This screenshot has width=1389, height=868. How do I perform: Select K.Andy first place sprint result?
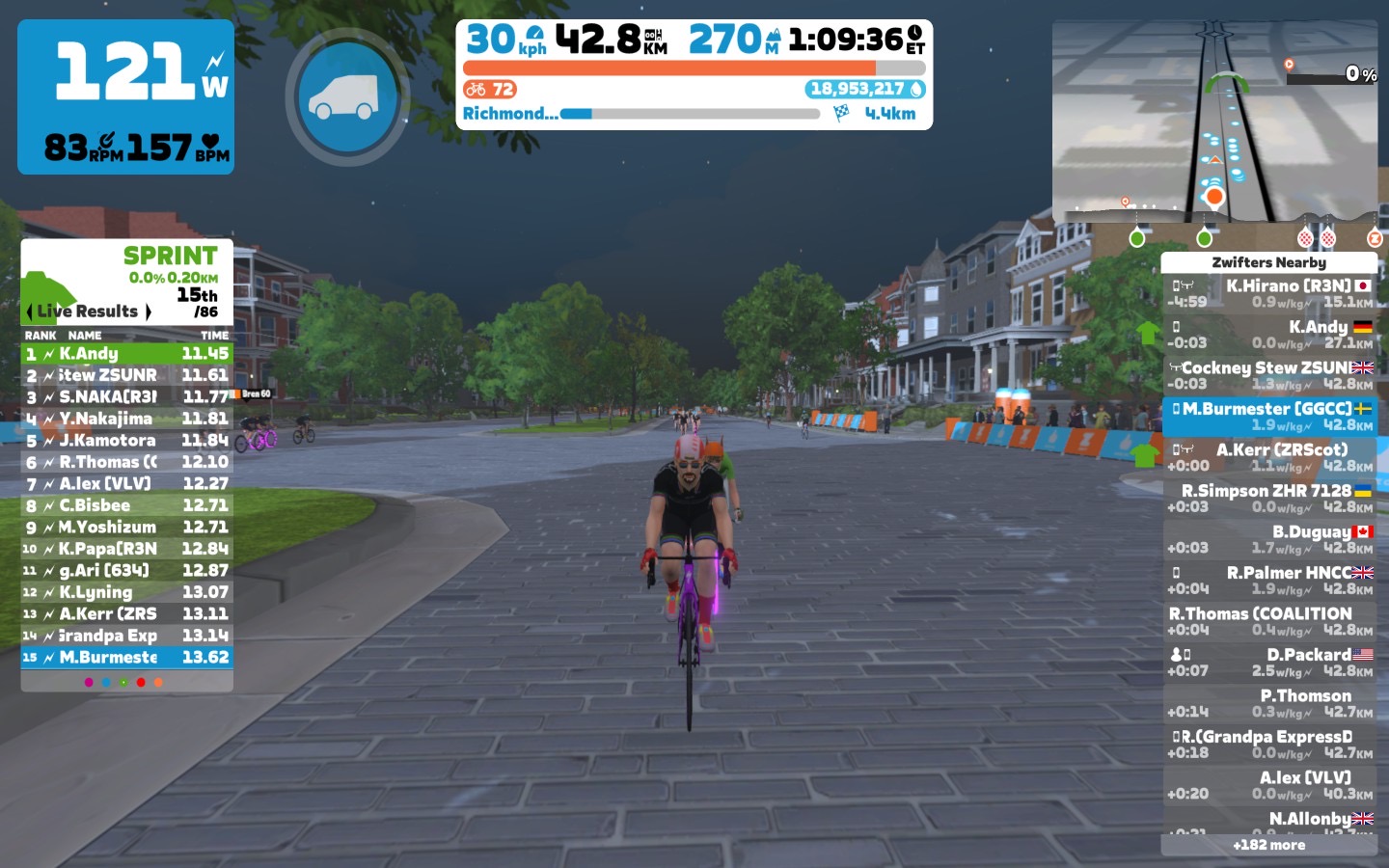point(126,354)
